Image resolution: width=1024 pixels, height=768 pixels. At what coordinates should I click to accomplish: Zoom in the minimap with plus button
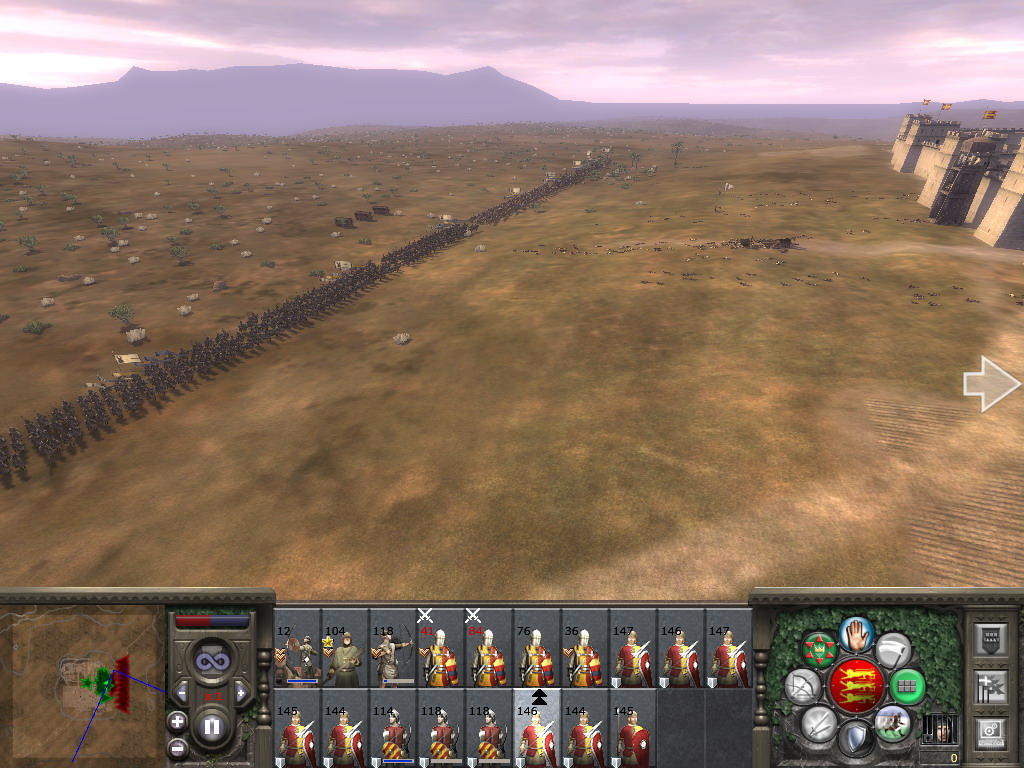177,720
